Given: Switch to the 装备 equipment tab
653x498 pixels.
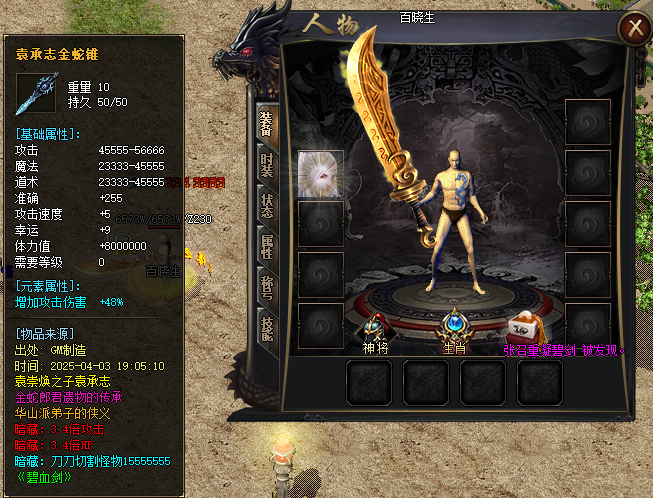Looking at the screenshot, I should (267, 125).
